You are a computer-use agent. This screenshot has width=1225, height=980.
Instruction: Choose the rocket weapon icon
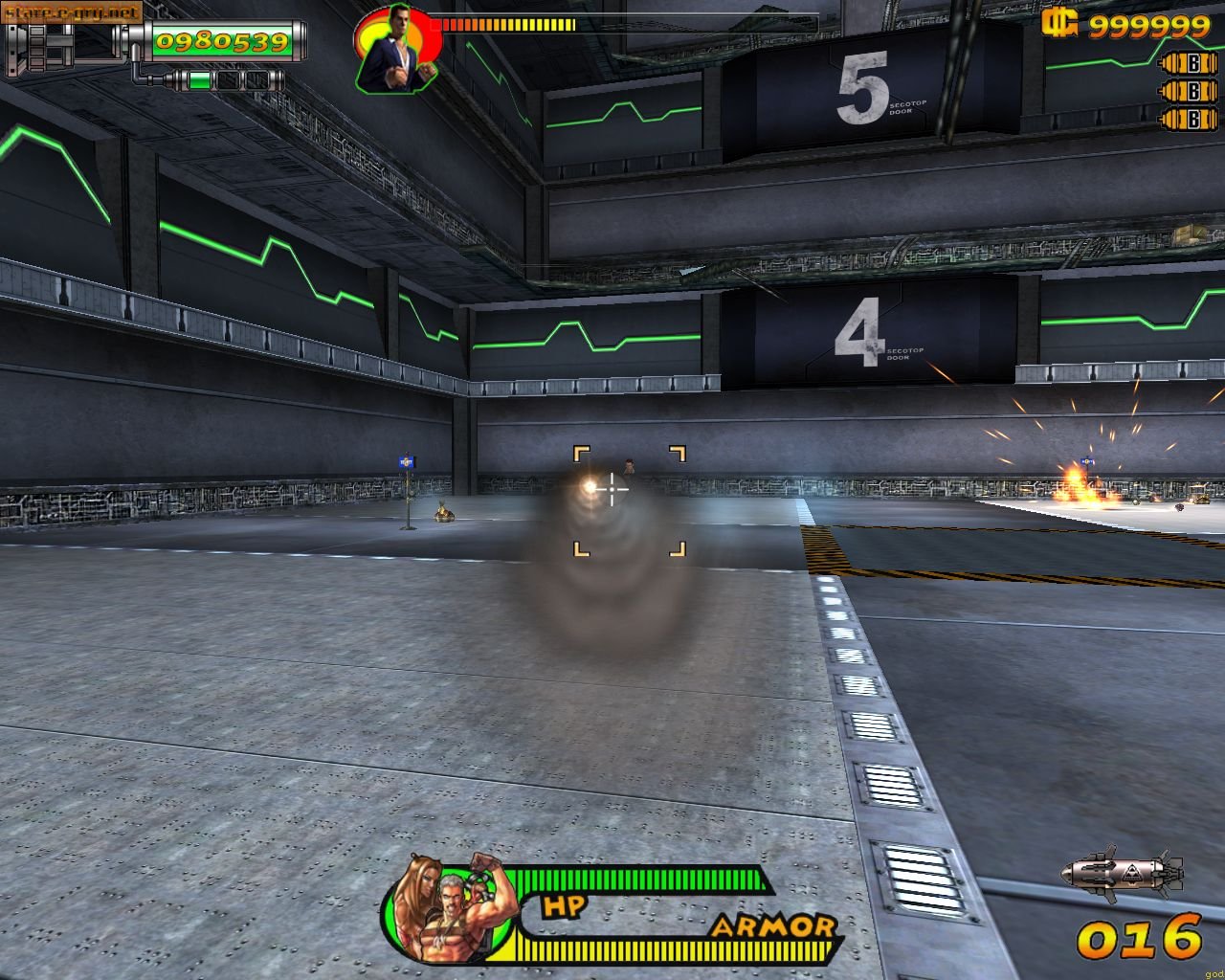1122,873
